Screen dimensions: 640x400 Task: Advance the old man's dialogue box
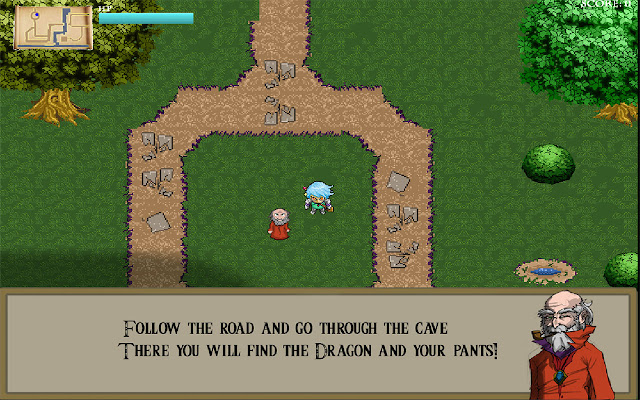[310, 340]
